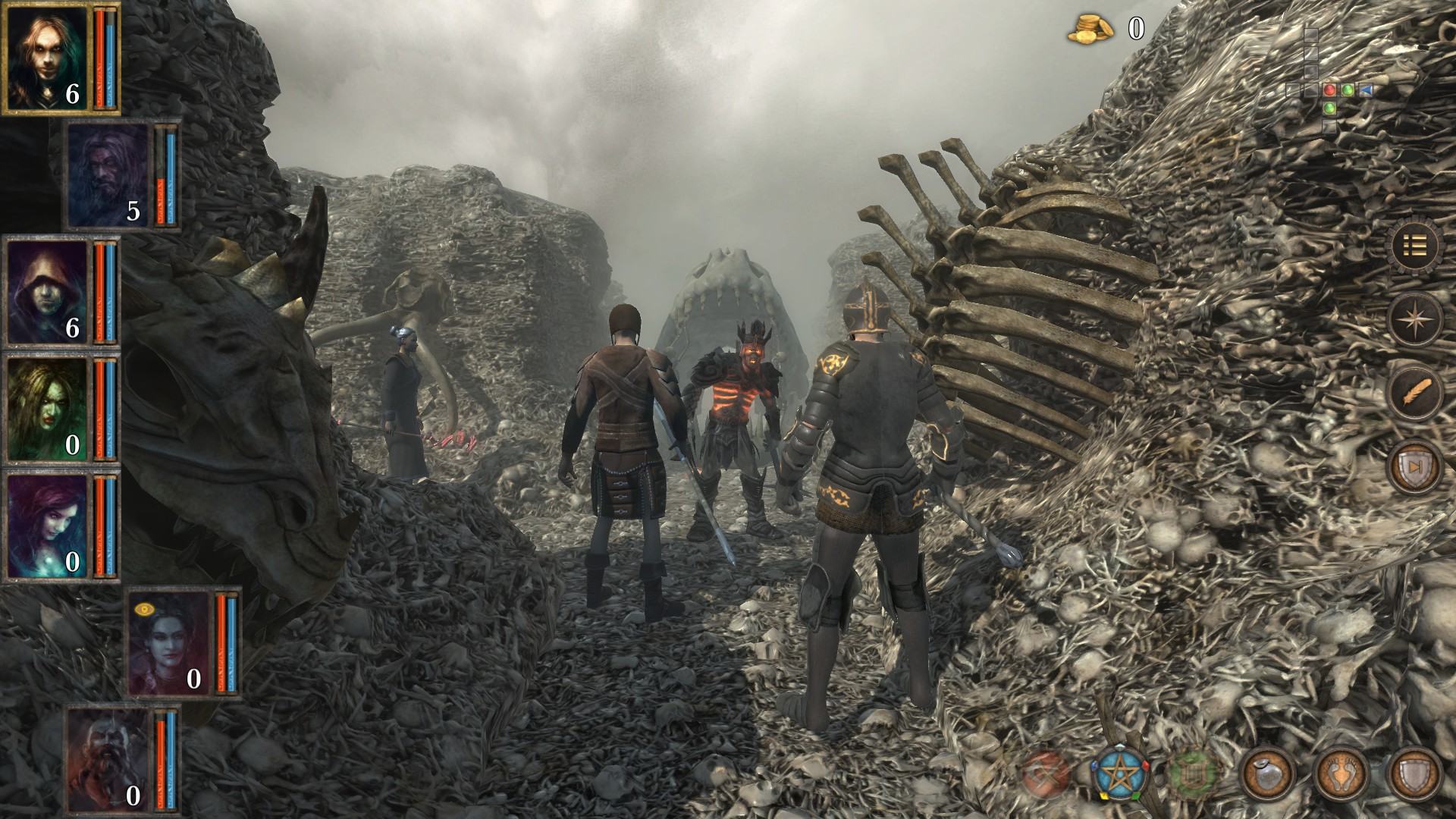Pick the magenta-haired woman portrait
Viewport: 1456px width, 819px height.
[x=47, y=526]
